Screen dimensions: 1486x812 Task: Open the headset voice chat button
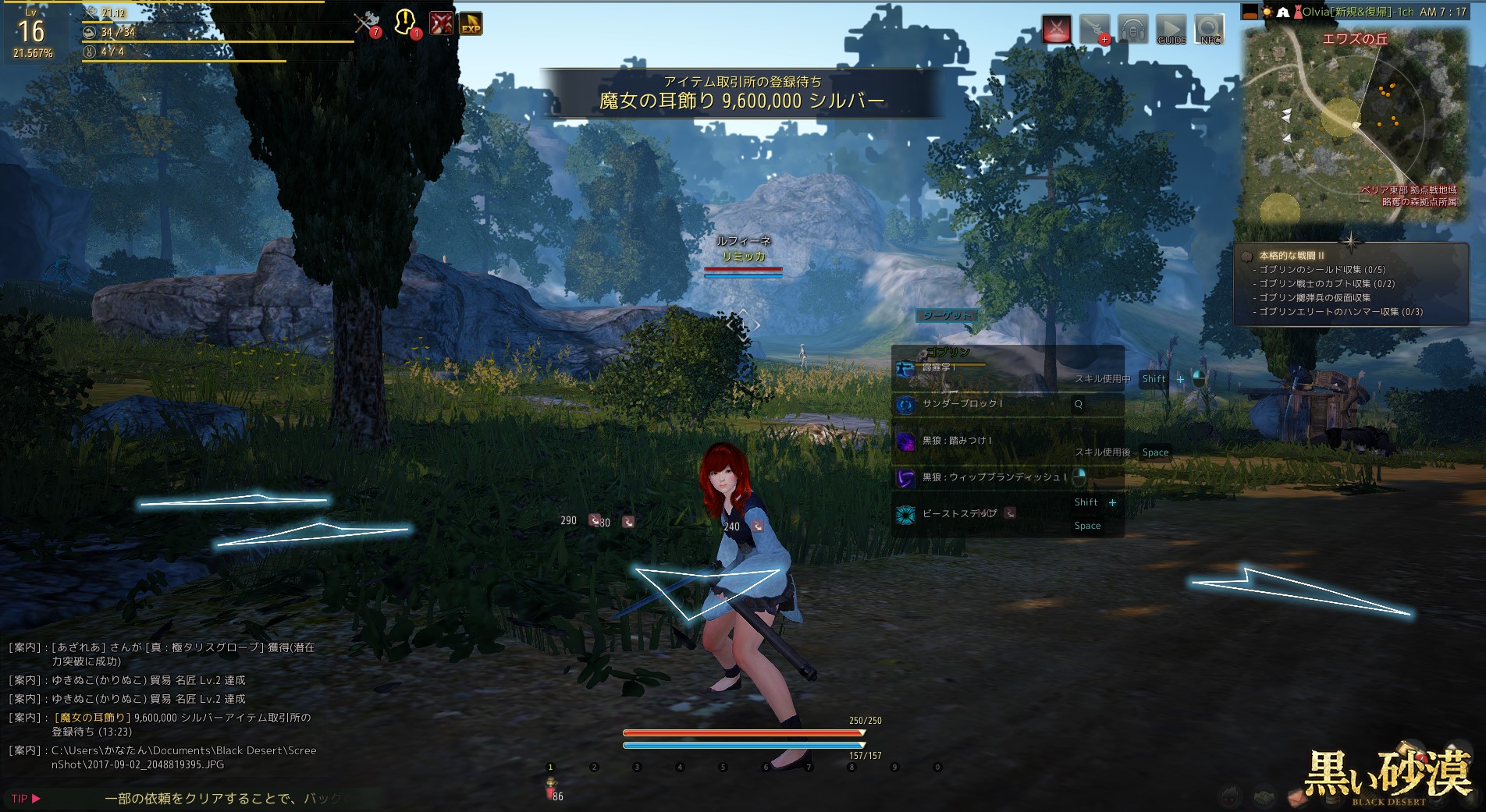coord(1132,30)
